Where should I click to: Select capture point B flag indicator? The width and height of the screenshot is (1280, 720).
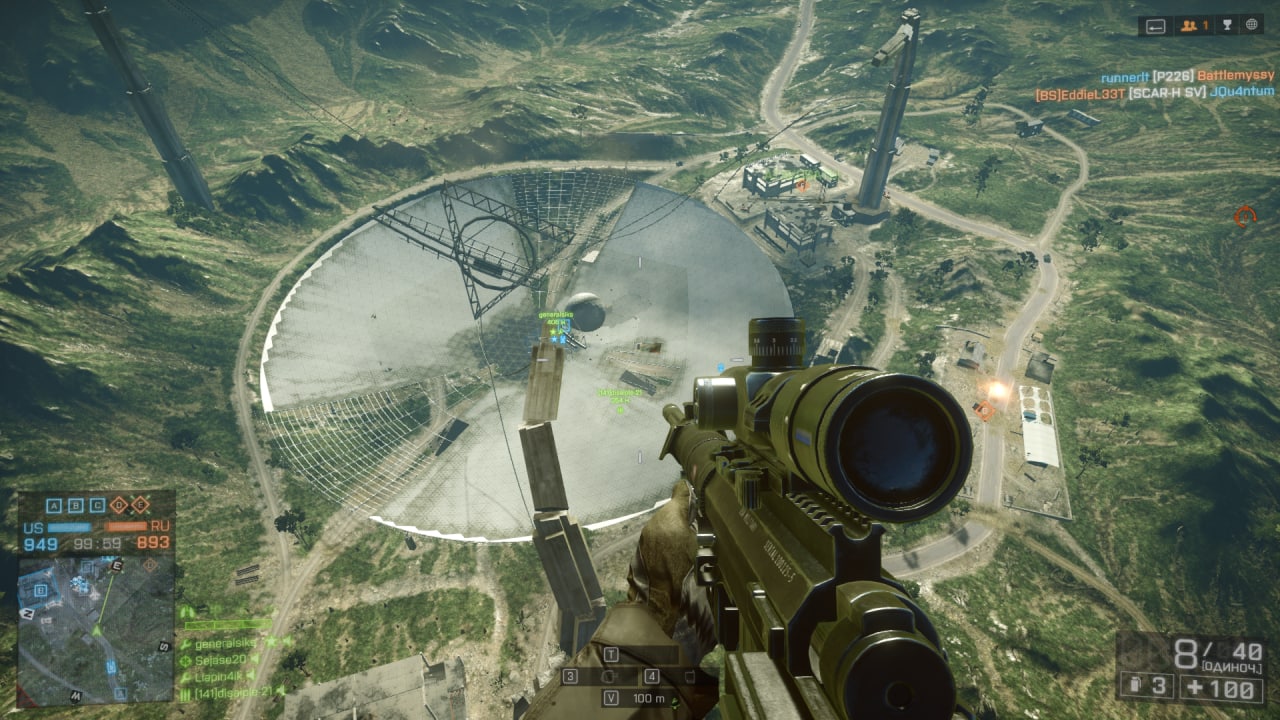pos(75,505)
